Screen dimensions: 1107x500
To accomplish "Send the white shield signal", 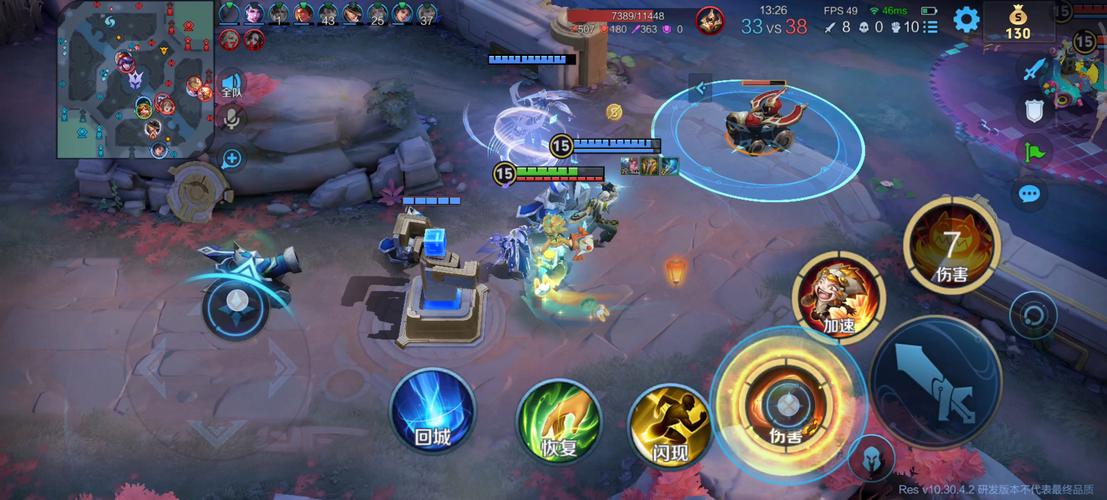I will (x=1033, y=111).
